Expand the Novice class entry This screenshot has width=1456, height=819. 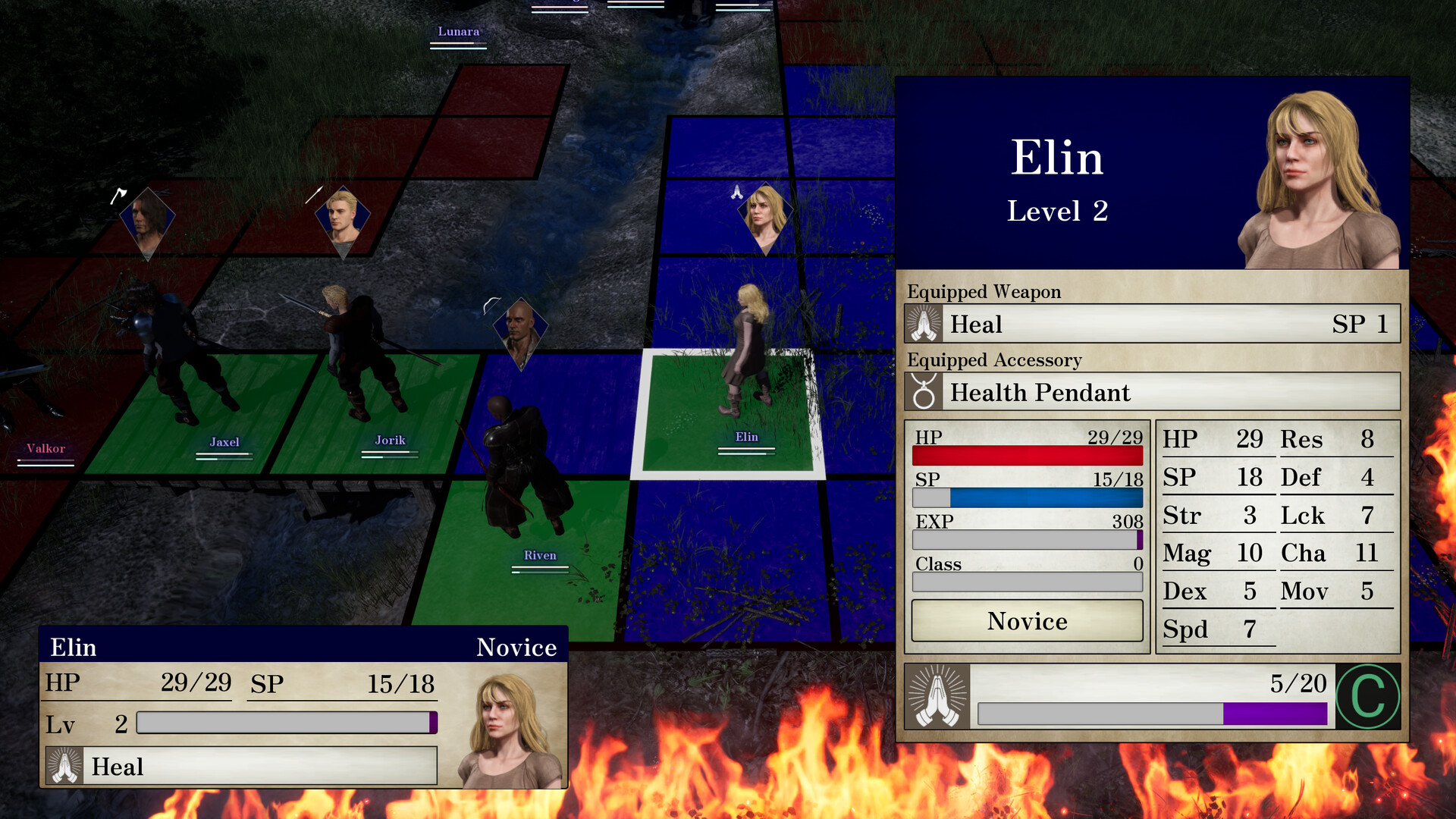click(1026, 621)
